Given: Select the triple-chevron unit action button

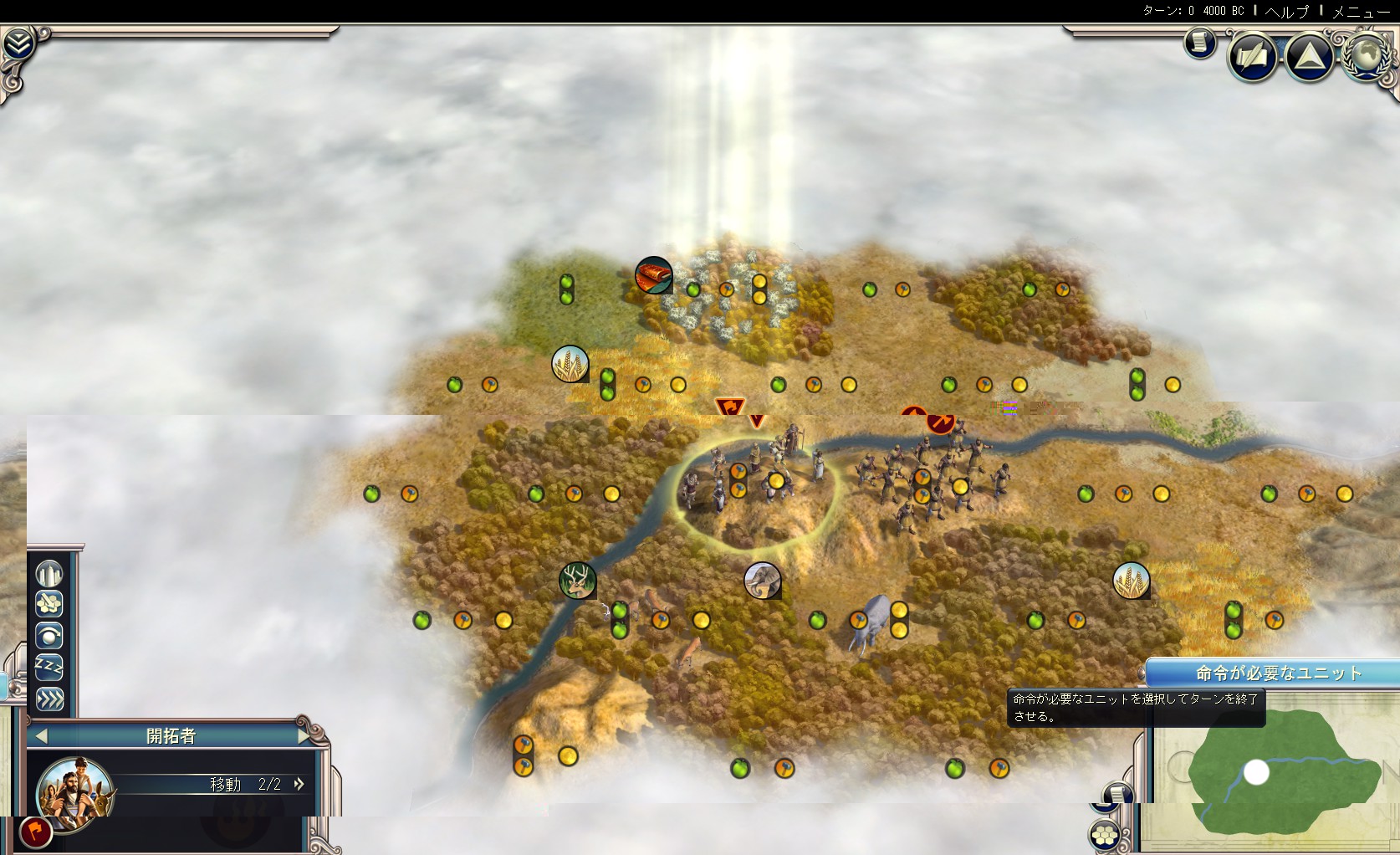Looking at the screenshot, I should [49, 699].
